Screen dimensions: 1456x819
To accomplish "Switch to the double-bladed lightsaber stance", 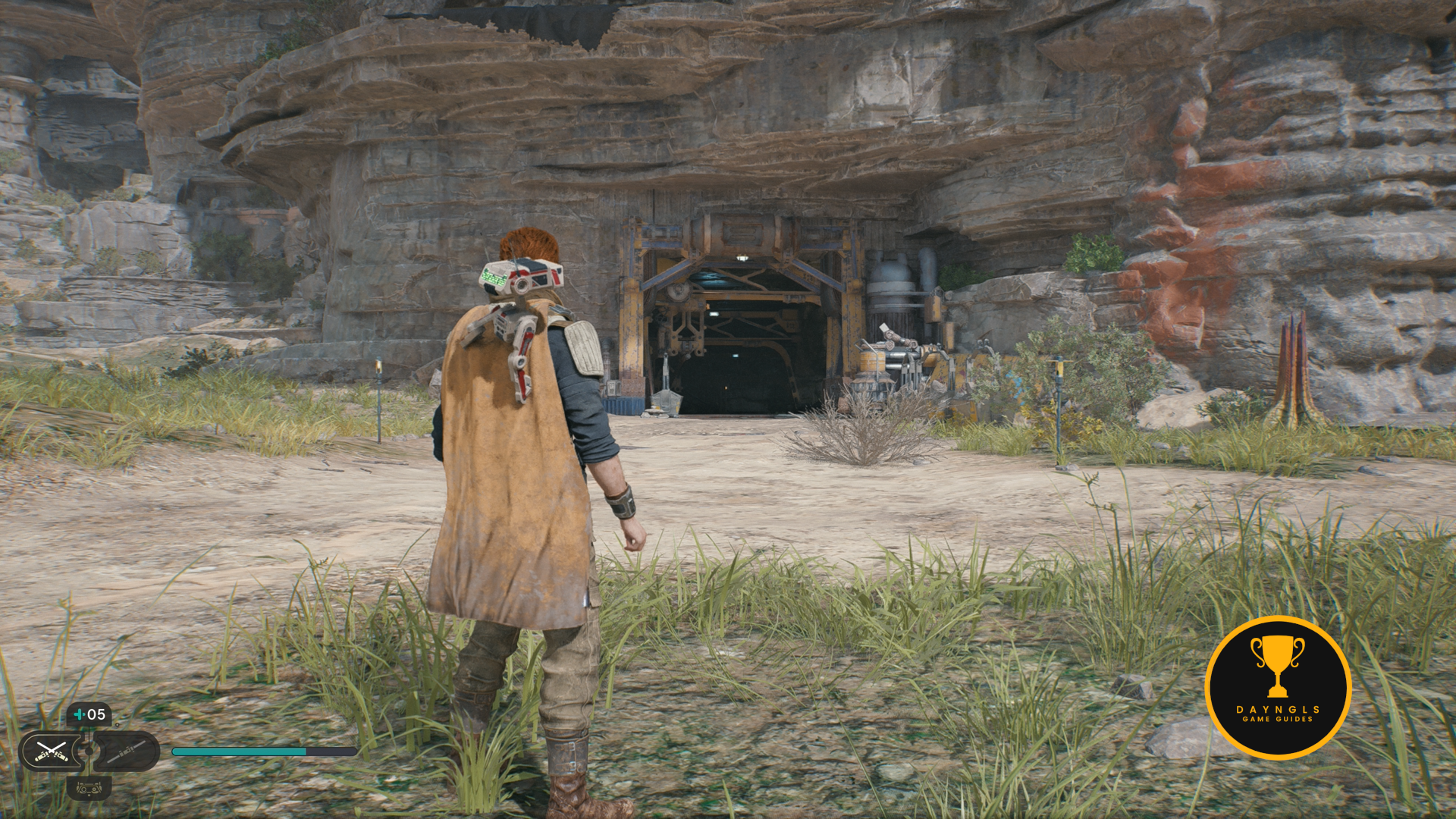I will [x=127, y=751].
